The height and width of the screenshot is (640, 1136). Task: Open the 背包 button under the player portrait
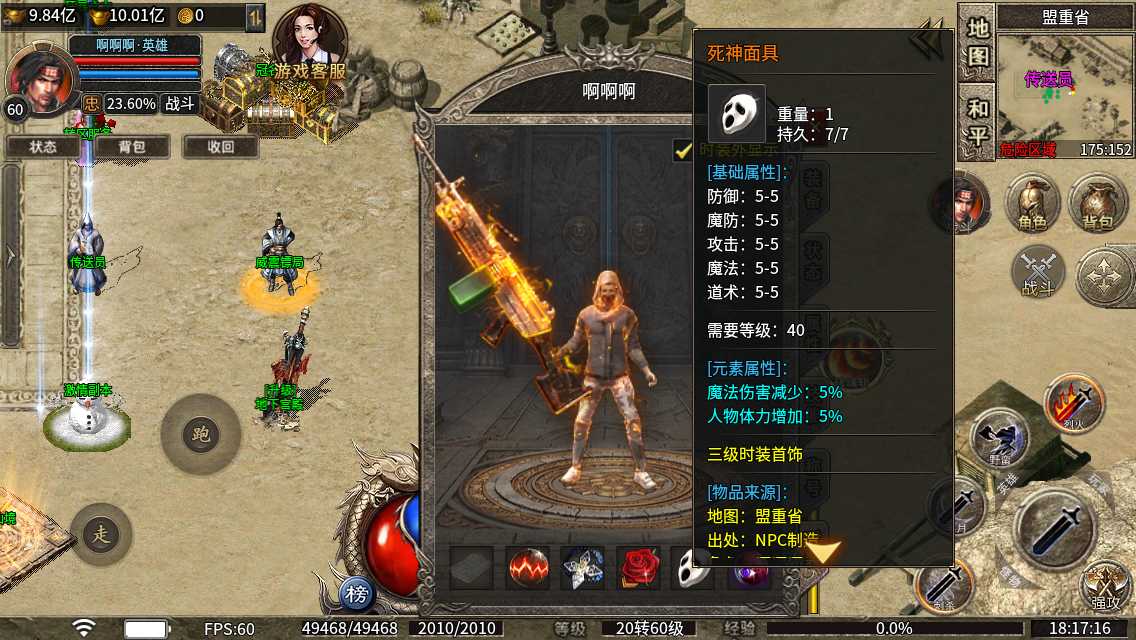131,146
